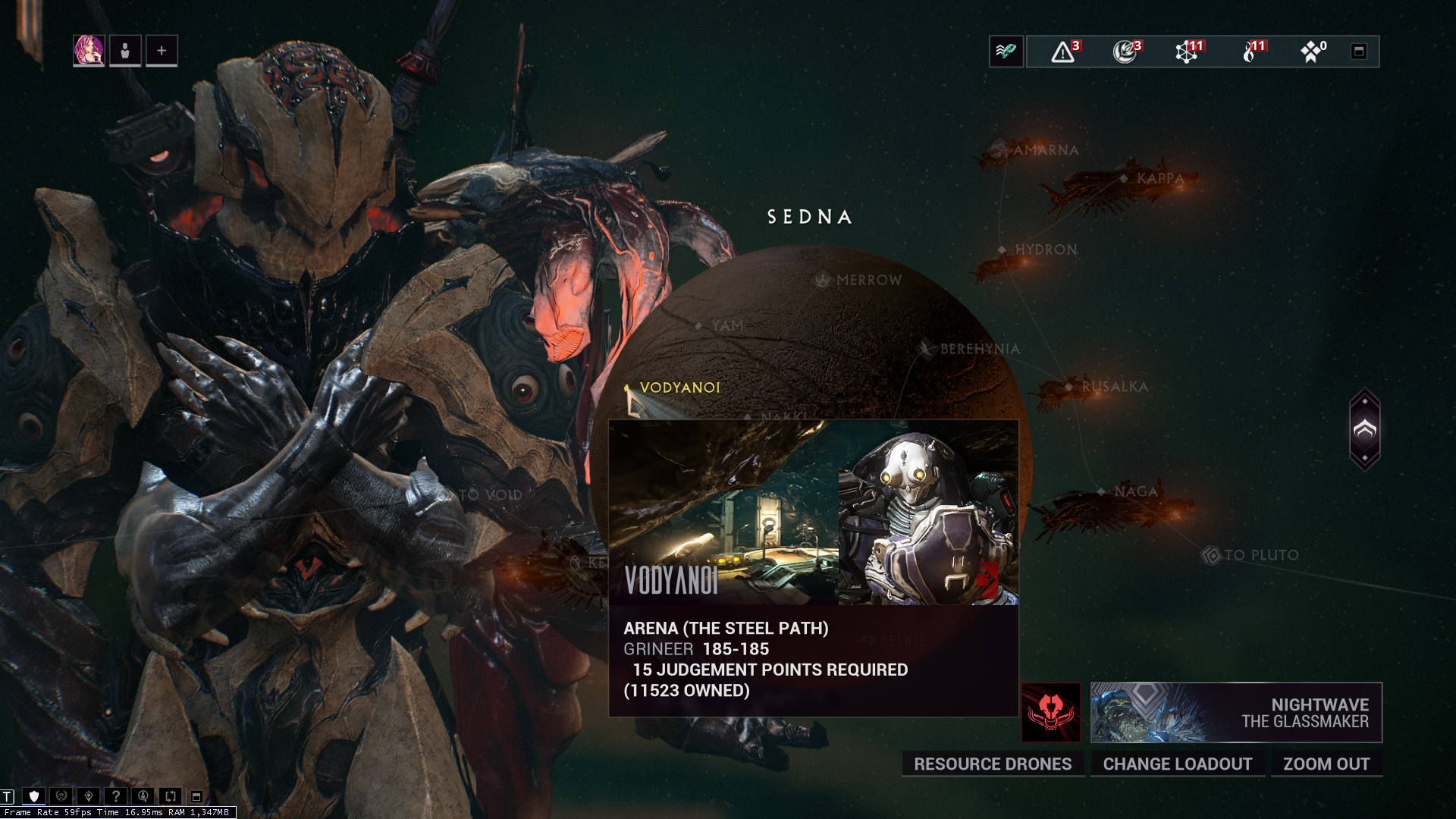
Task: Open the question mark chat tab
Action: (115, 796)
